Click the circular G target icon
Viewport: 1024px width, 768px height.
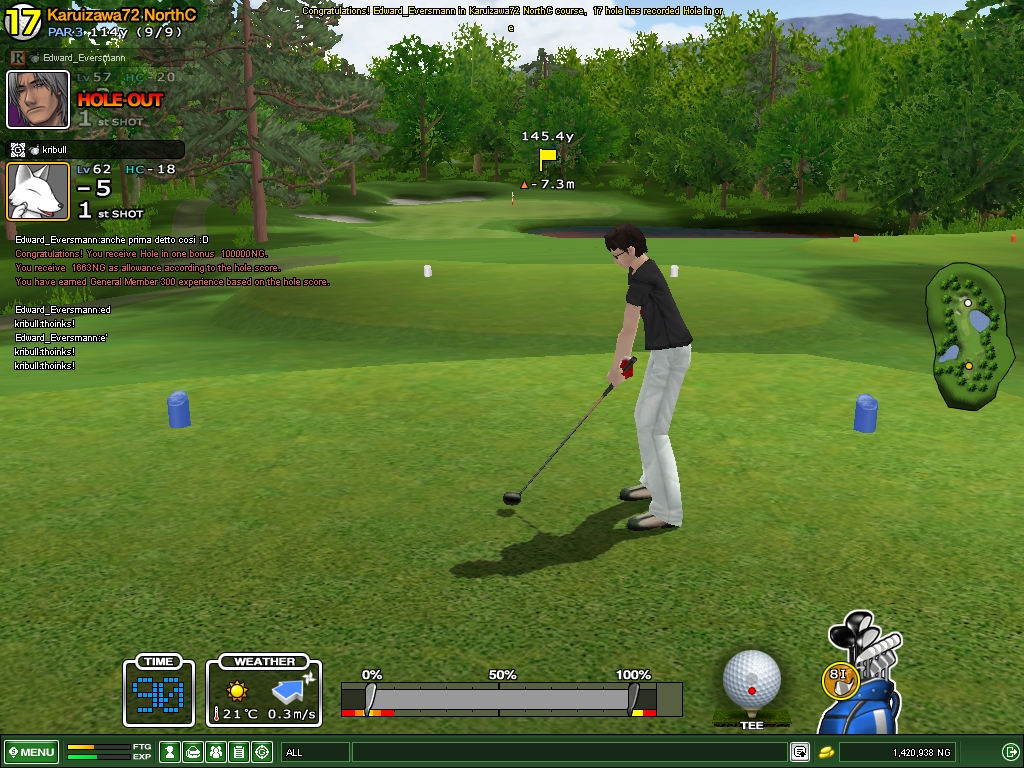click(262, 752)
